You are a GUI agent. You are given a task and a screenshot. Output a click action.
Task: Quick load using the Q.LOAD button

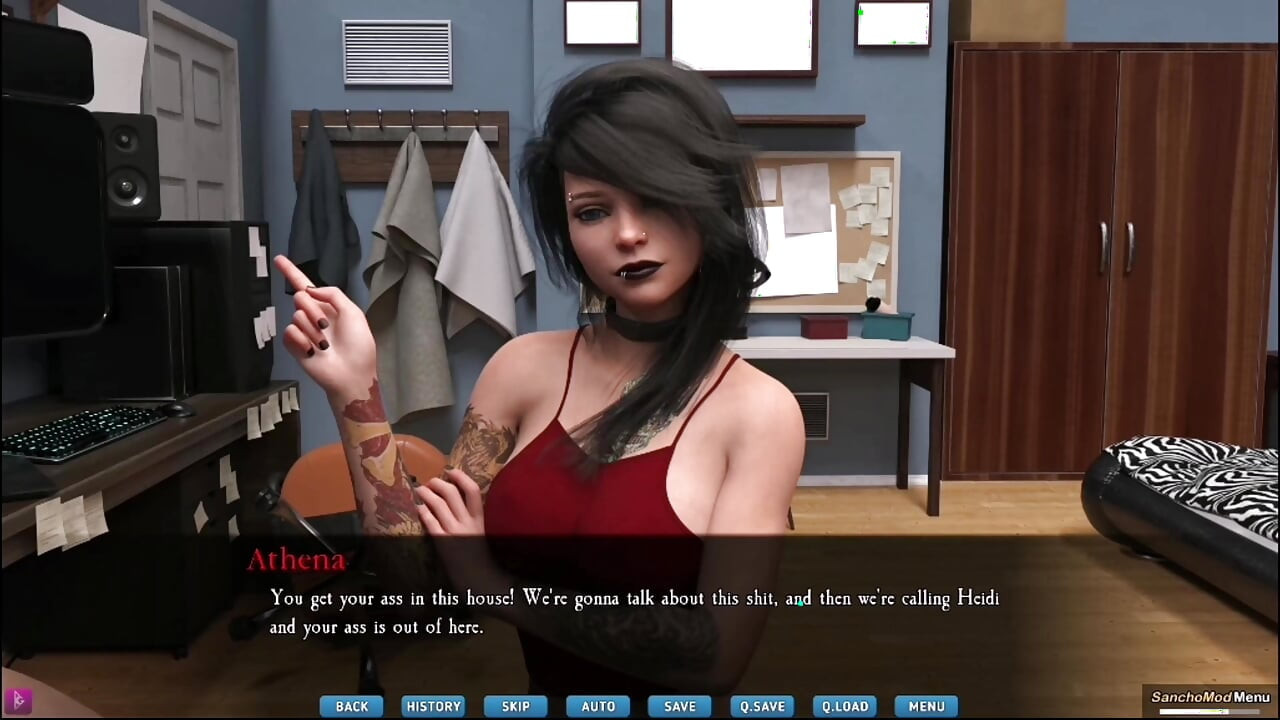coord(843,706)
